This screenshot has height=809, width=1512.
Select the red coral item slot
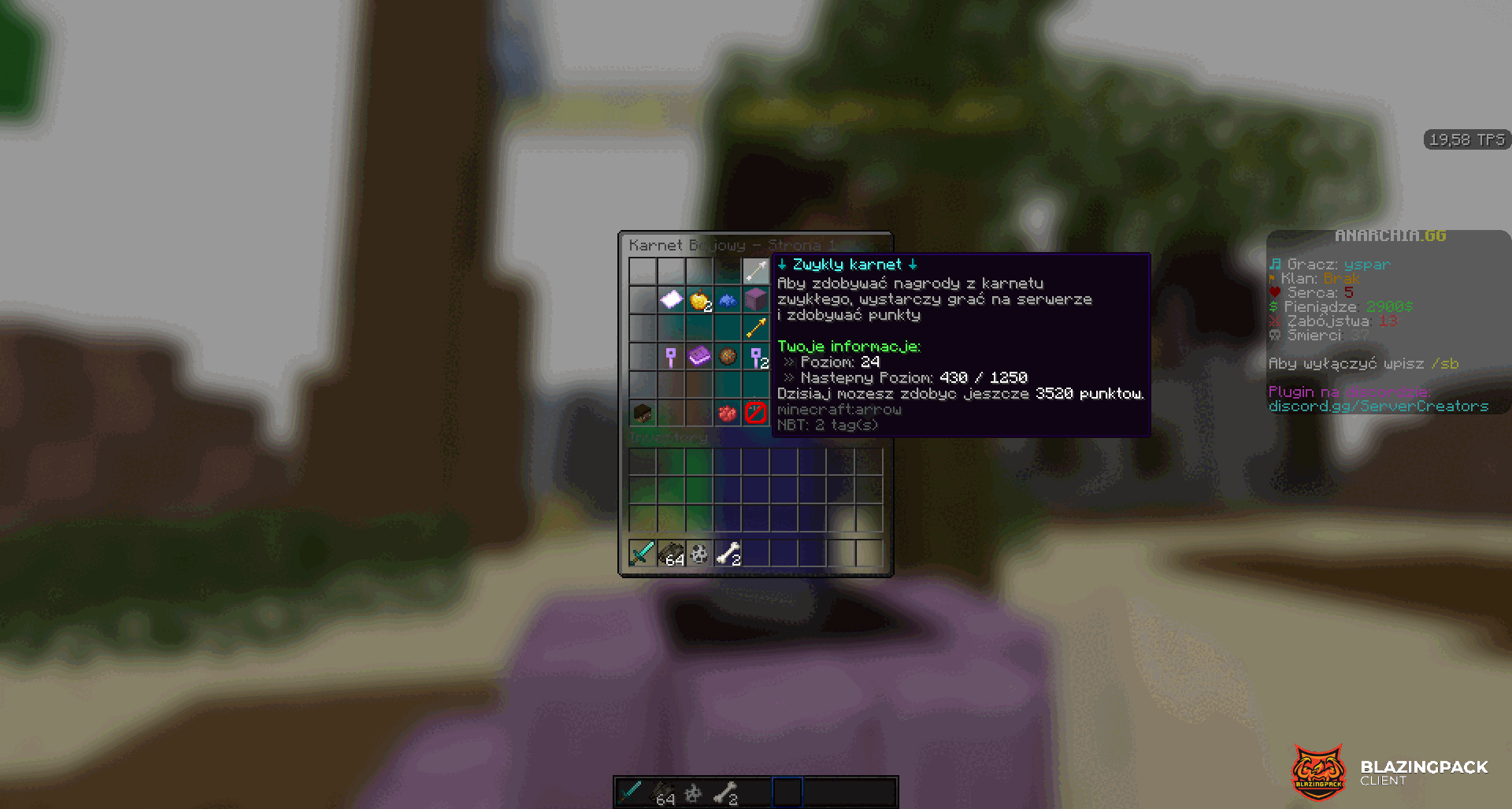click(728, 413)
